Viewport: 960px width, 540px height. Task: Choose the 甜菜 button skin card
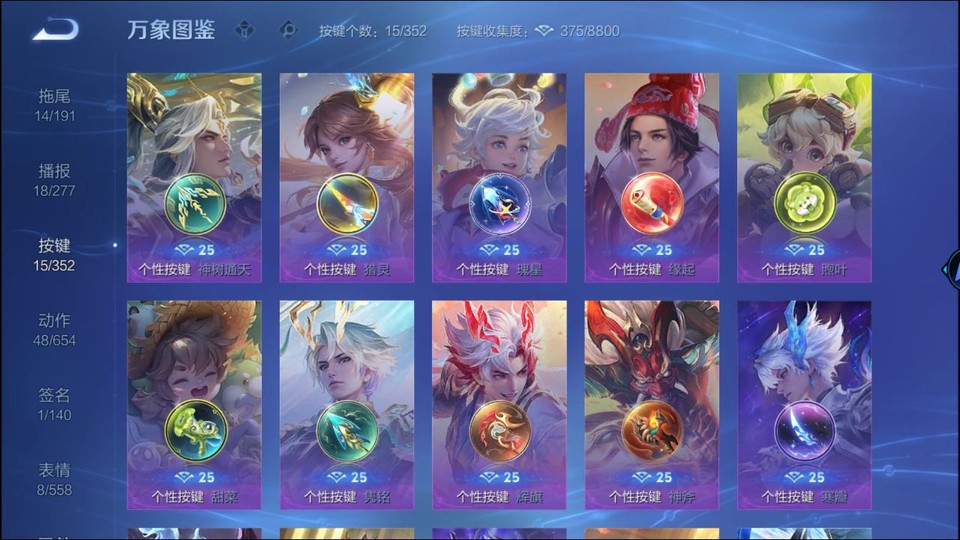coord(194,405)
